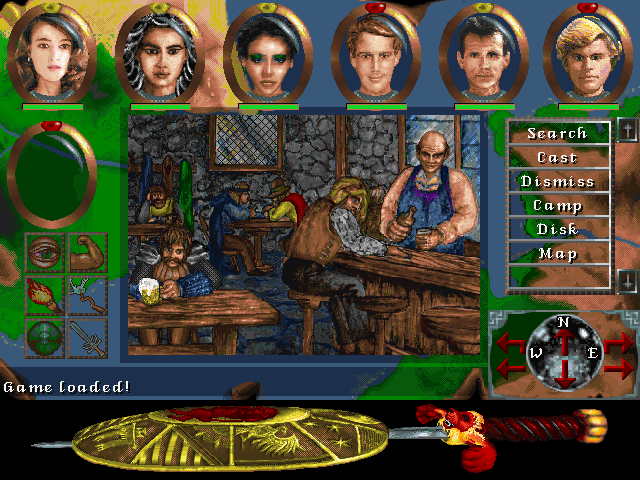640x480 pixels.
Task: Click the menu's scroll-down arrow
Action: 627,279
